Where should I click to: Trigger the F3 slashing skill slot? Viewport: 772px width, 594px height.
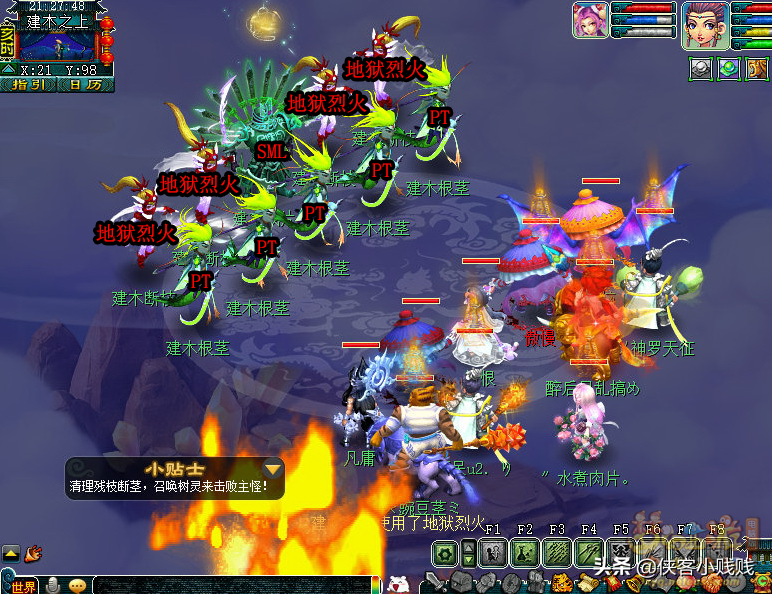point(557,553)
